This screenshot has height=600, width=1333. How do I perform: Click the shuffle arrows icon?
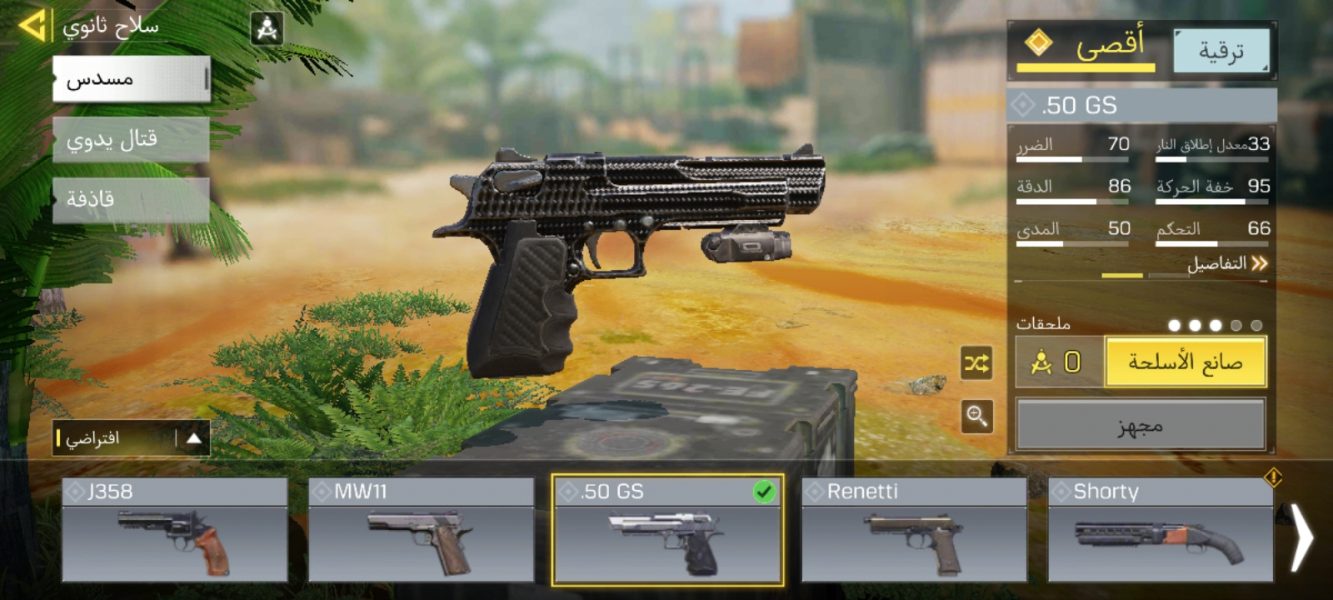pos(977,363)
